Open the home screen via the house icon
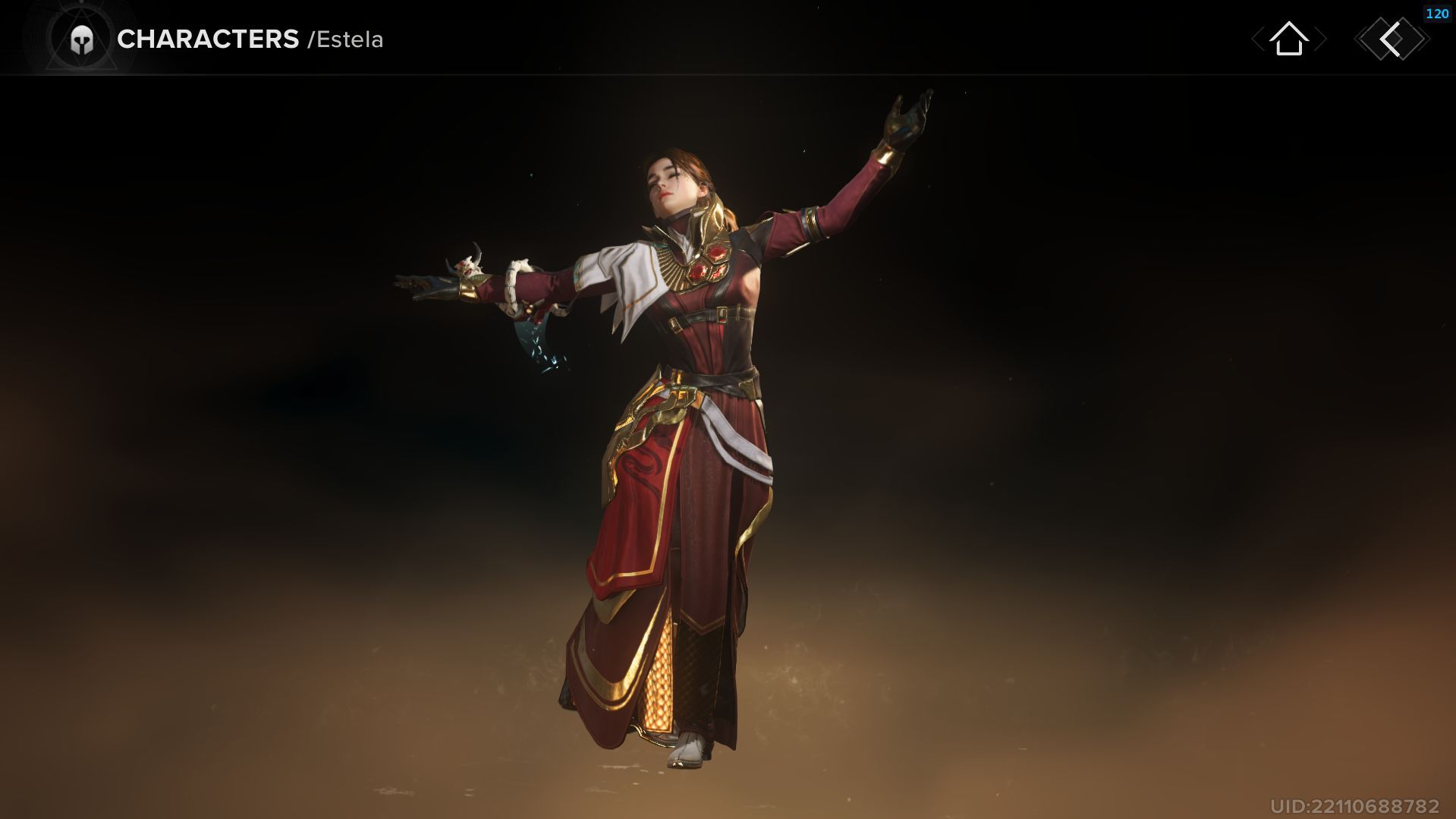 point(1290,39)
